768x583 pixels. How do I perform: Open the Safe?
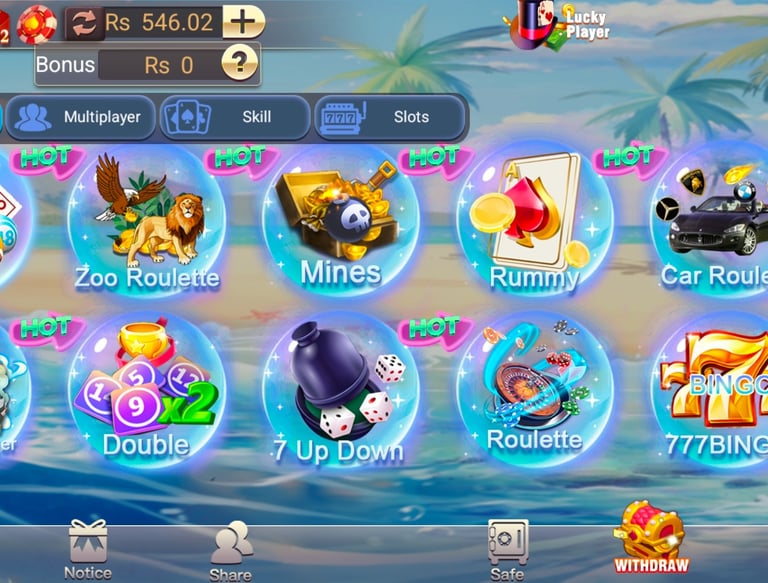[507, 549]
